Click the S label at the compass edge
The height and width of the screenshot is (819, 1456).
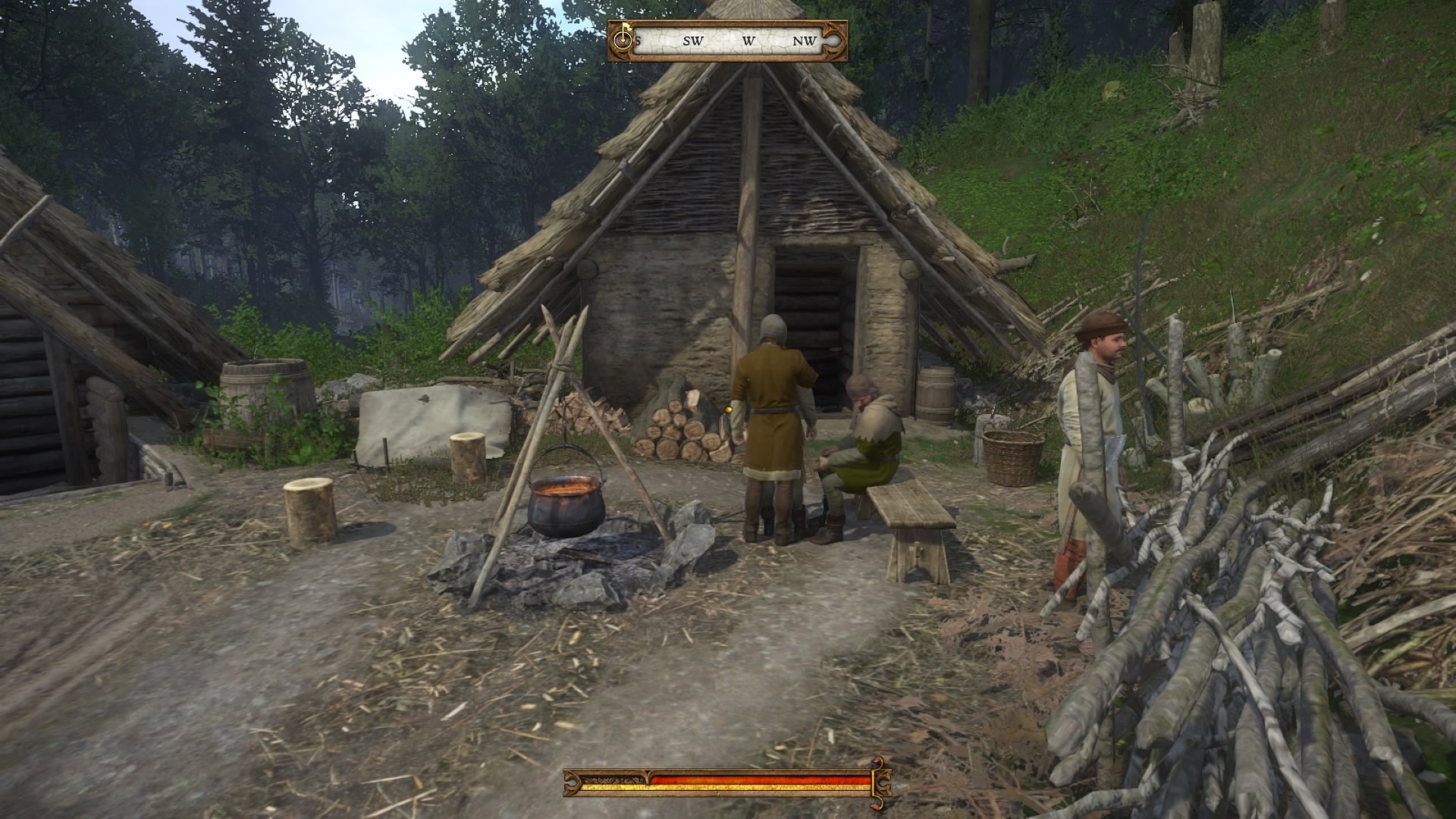click(x=639, y=40)
